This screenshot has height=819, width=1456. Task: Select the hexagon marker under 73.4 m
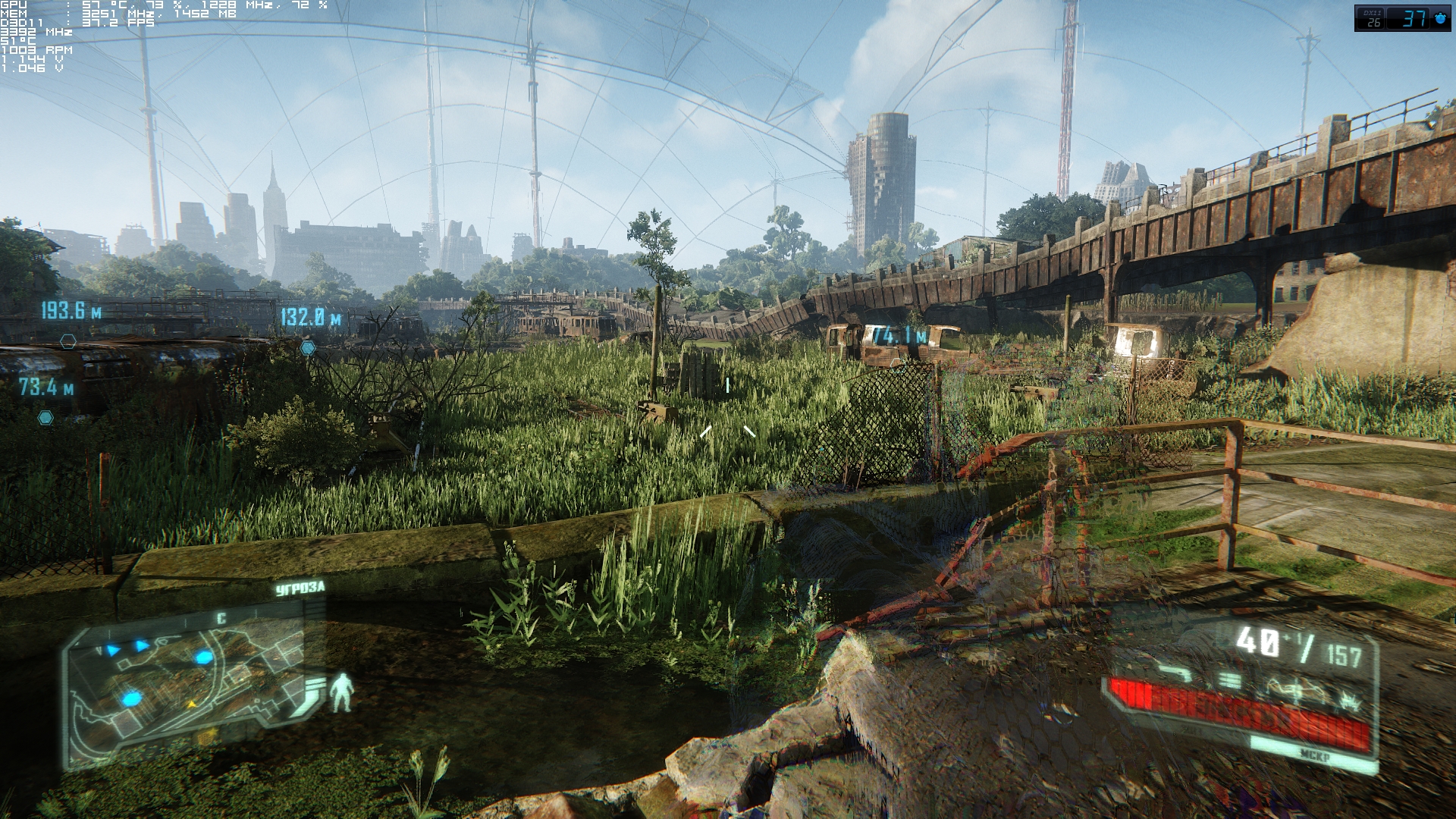point(45,417)
